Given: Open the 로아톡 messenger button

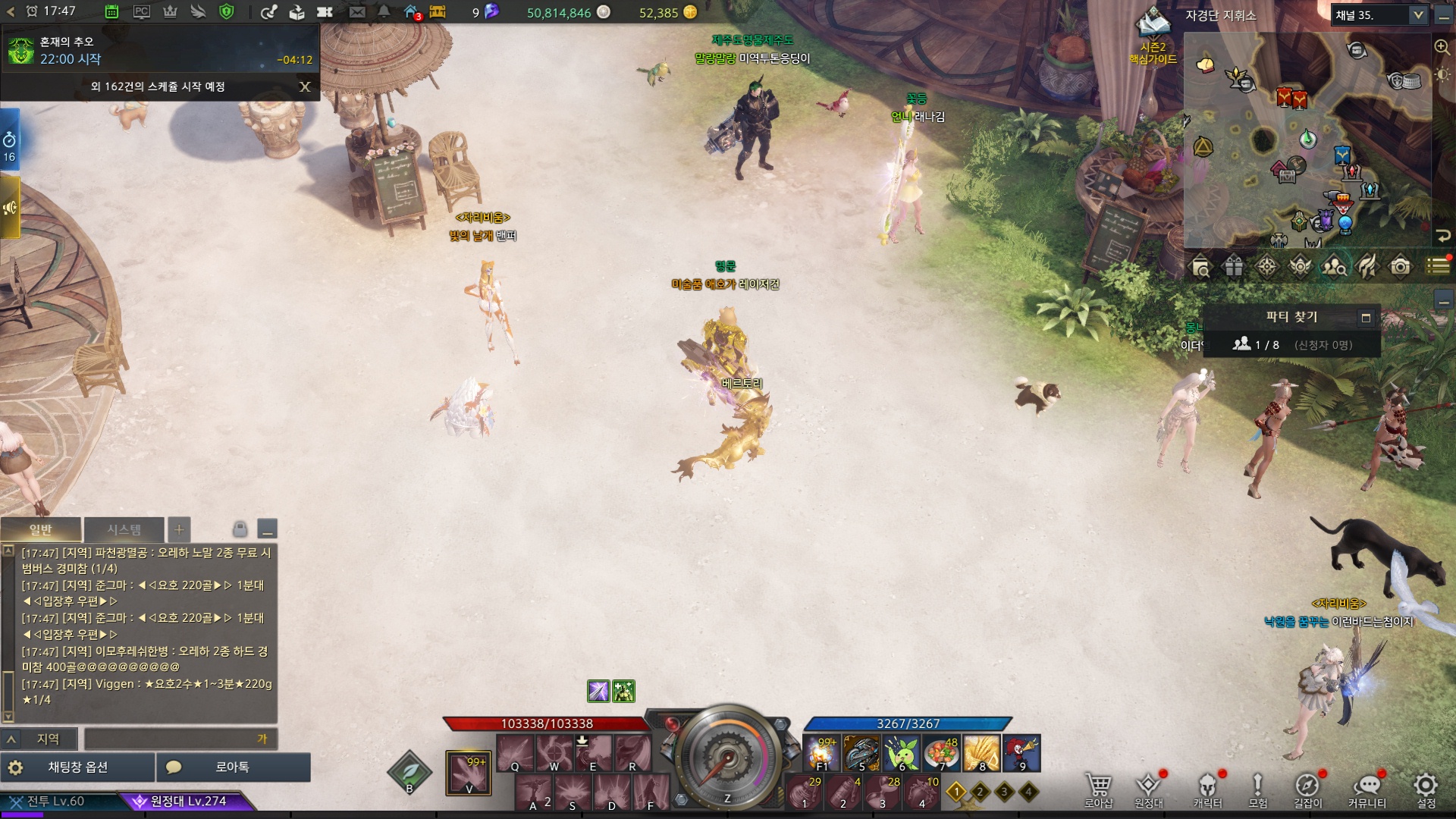Looking at the screenshot, I should 233,767.
